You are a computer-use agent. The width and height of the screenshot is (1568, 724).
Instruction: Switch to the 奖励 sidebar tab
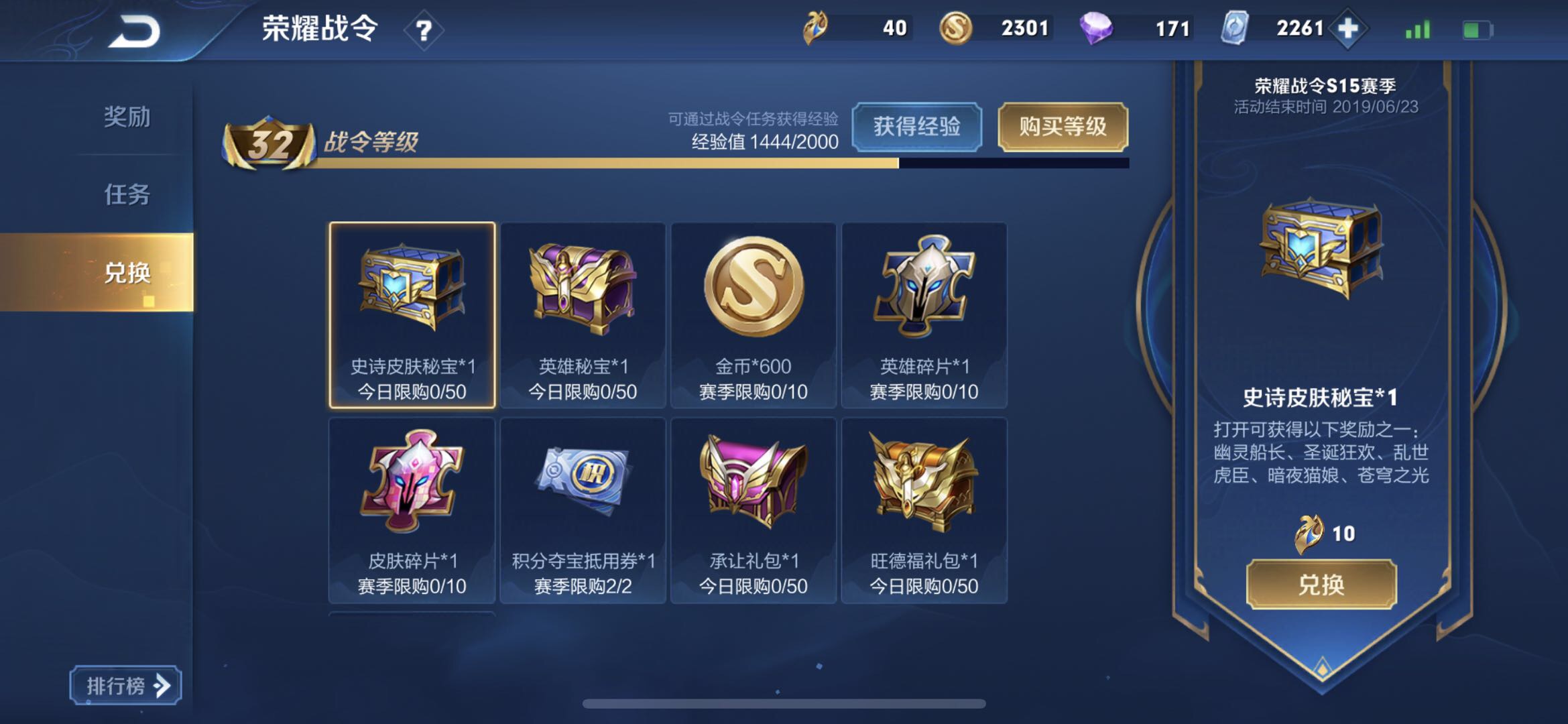126,115
